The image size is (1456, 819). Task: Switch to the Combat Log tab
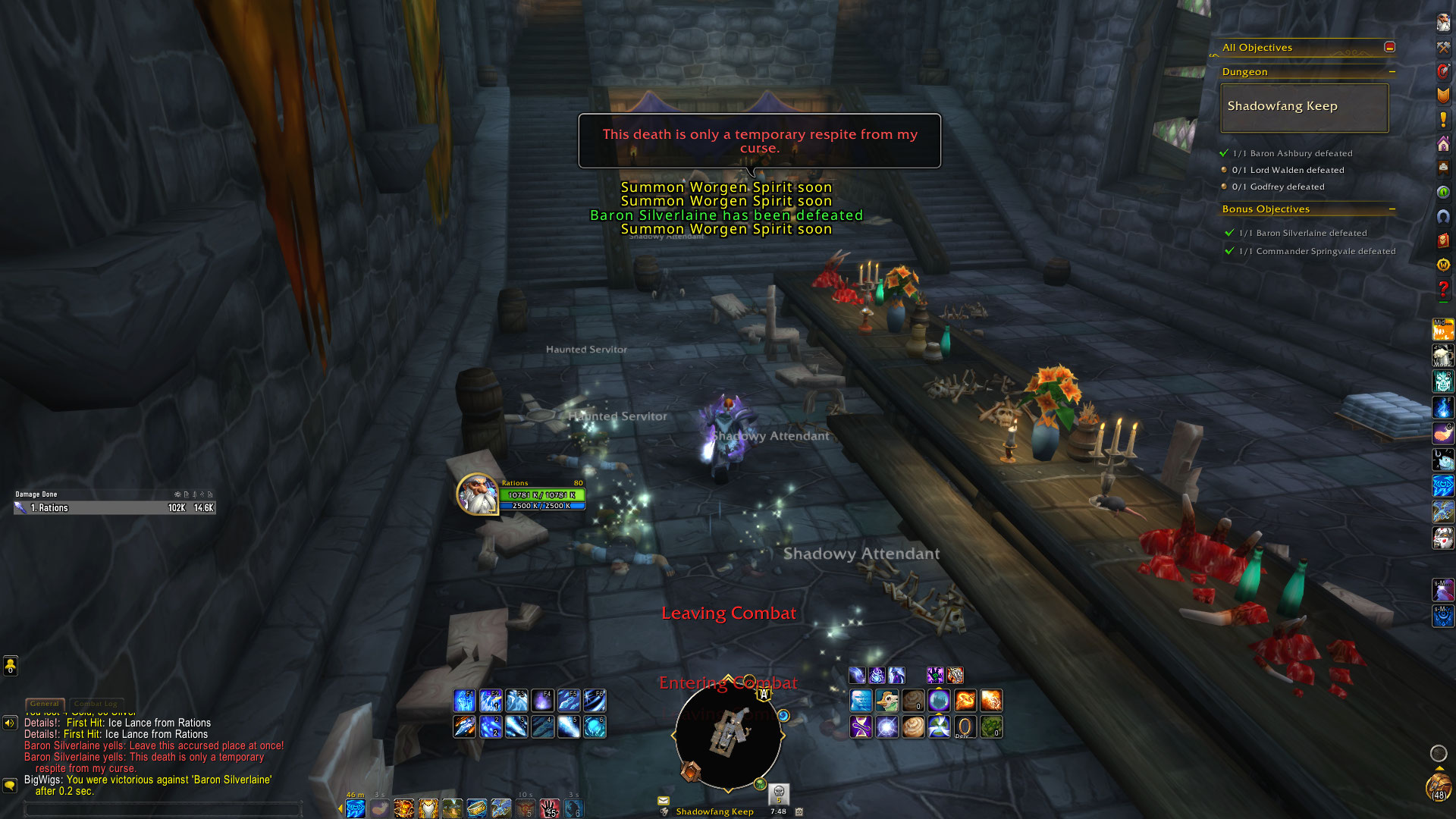pos(96,704)
